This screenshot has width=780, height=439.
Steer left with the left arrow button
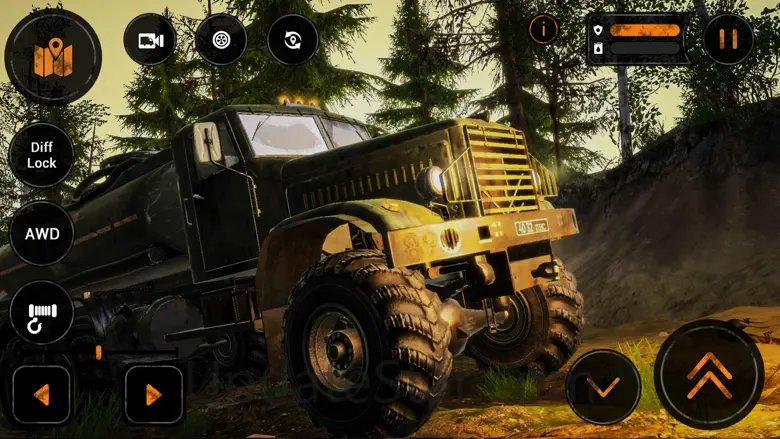(41, 394)
